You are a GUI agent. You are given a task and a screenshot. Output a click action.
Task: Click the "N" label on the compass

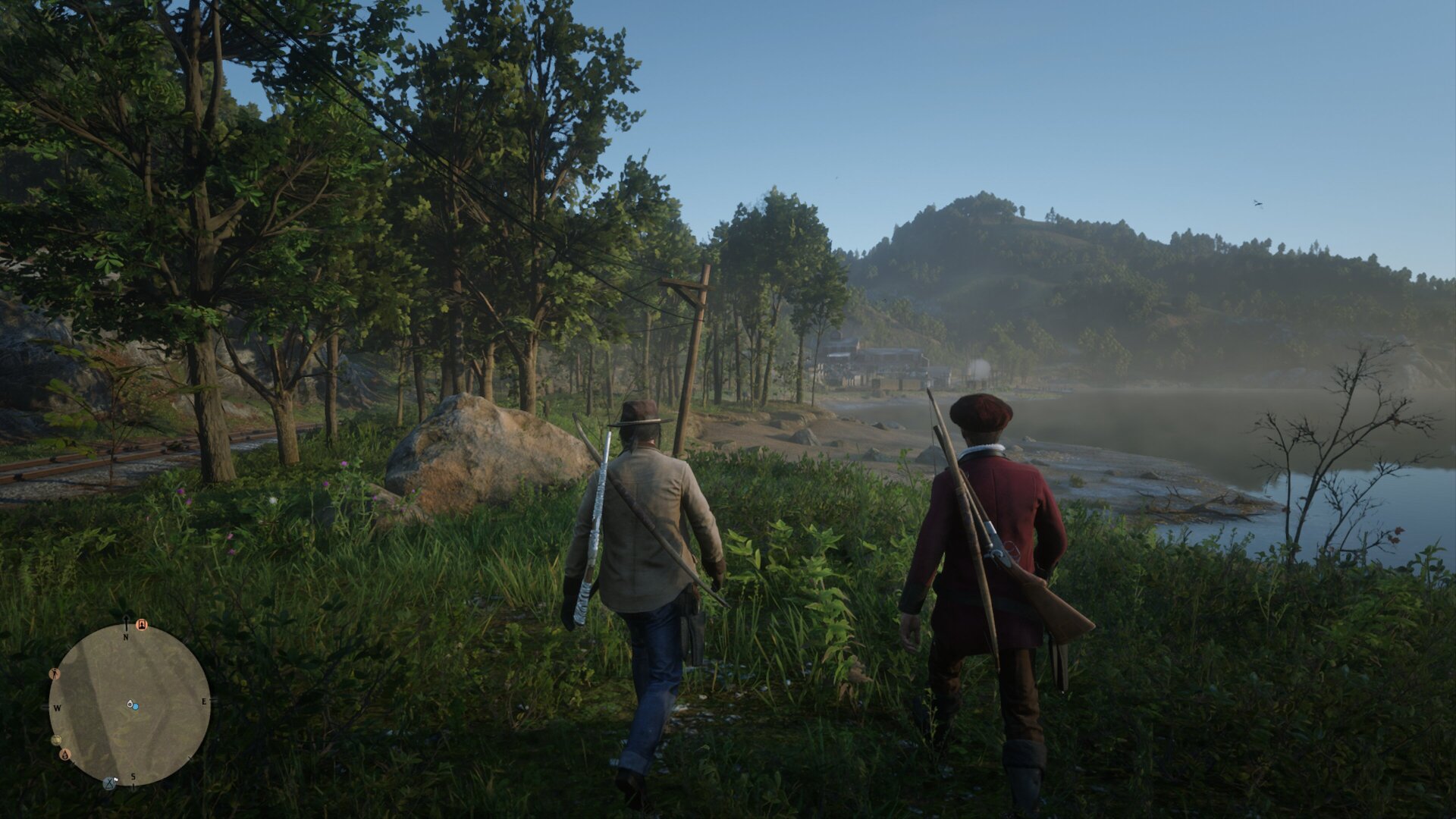(x=125, y=636)
